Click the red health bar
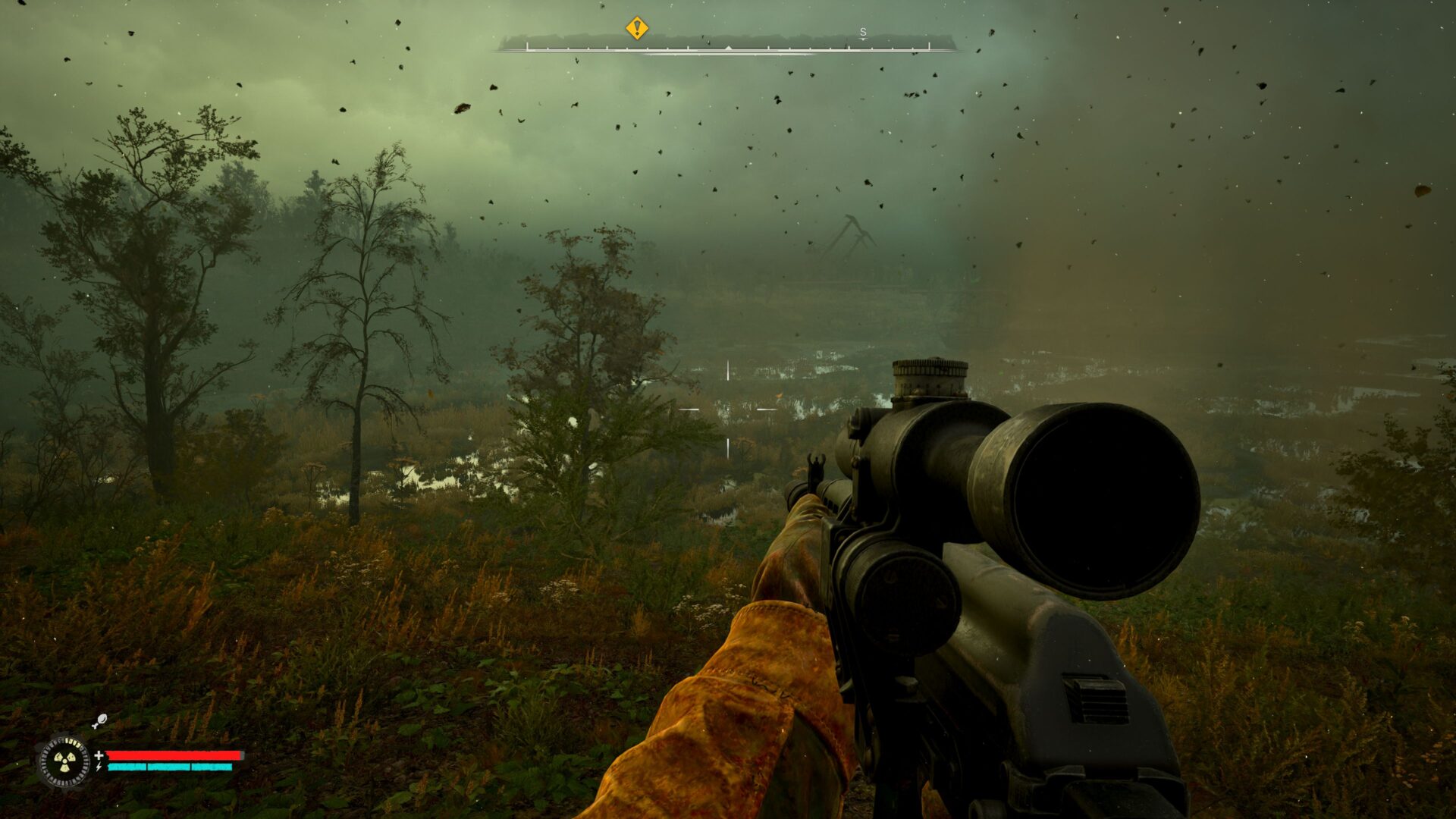The height and width of the screenshot is (819, 1456). [x=173, y=757]
